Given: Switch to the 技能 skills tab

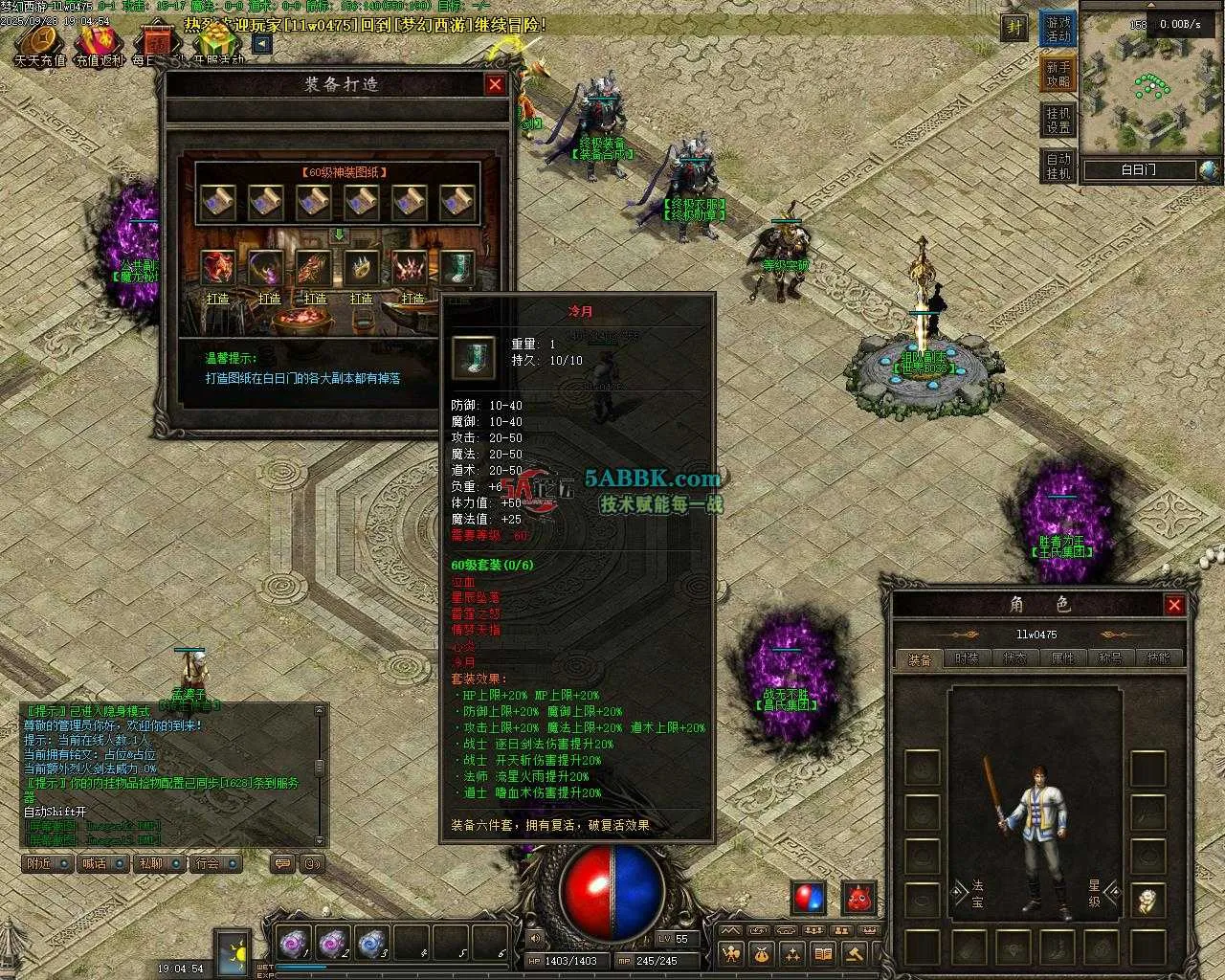Looking at the screenshot, I should [x=1158, y=658].
